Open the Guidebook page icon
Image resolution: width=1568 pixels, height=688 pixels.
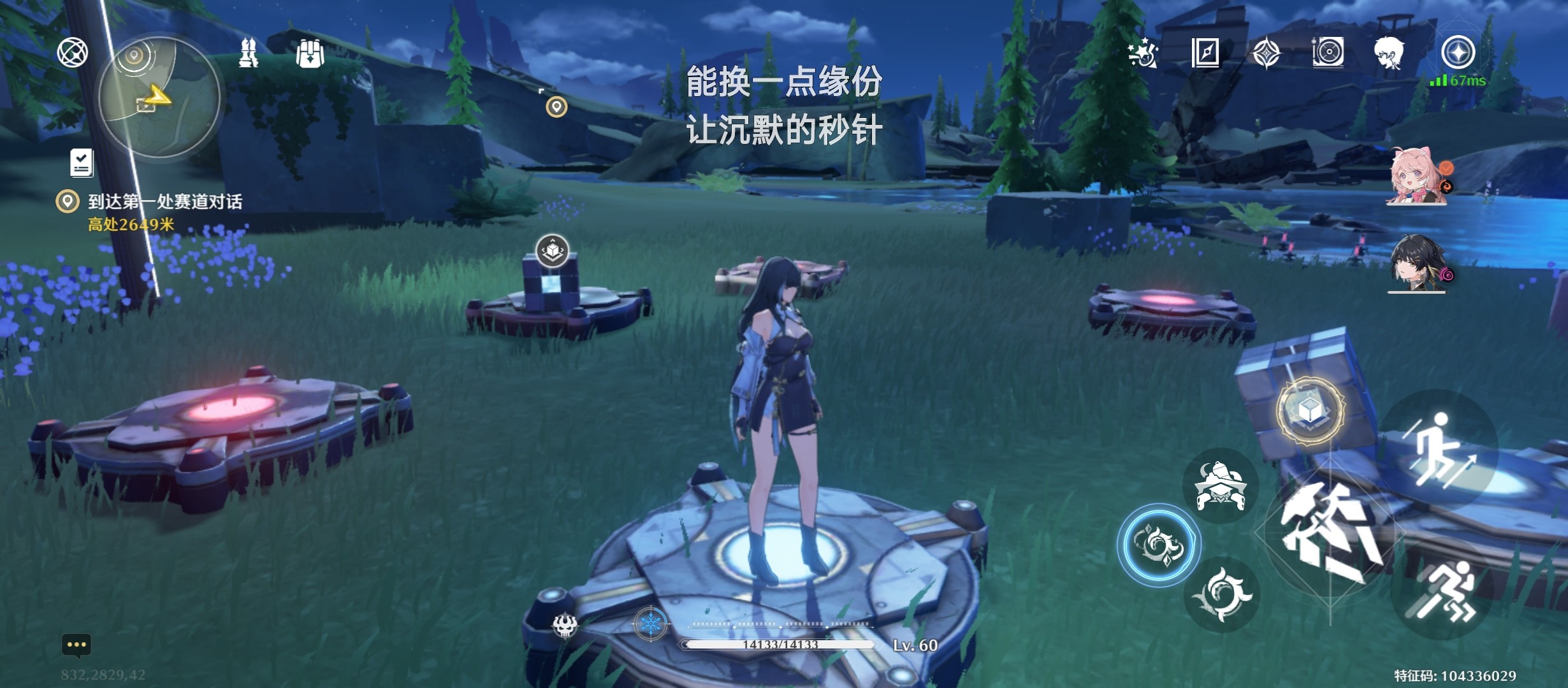point(1206,54)
